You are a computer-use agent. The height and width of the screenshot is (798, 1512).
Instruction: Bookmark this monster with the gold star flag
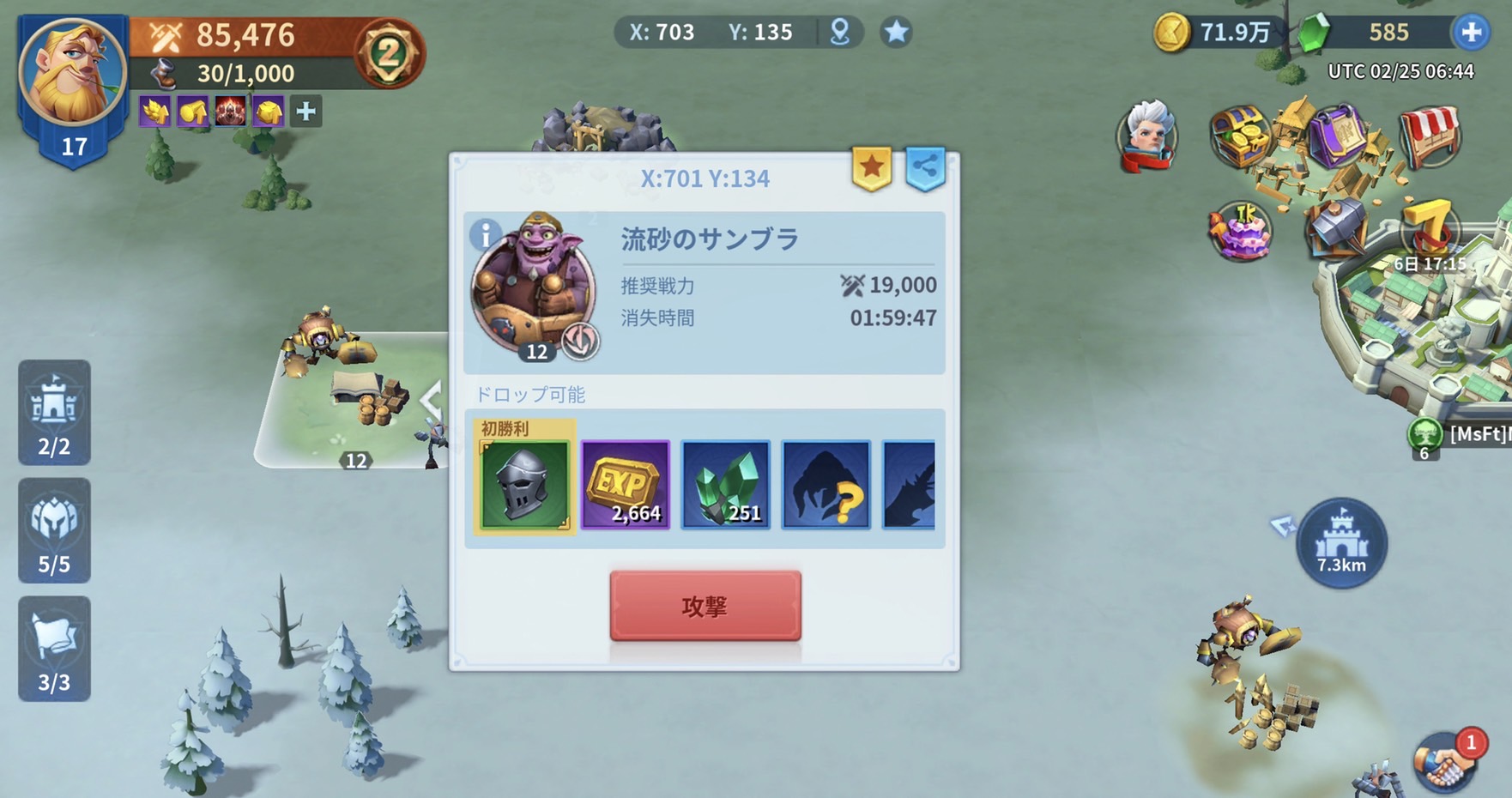(x=872, y=168)
